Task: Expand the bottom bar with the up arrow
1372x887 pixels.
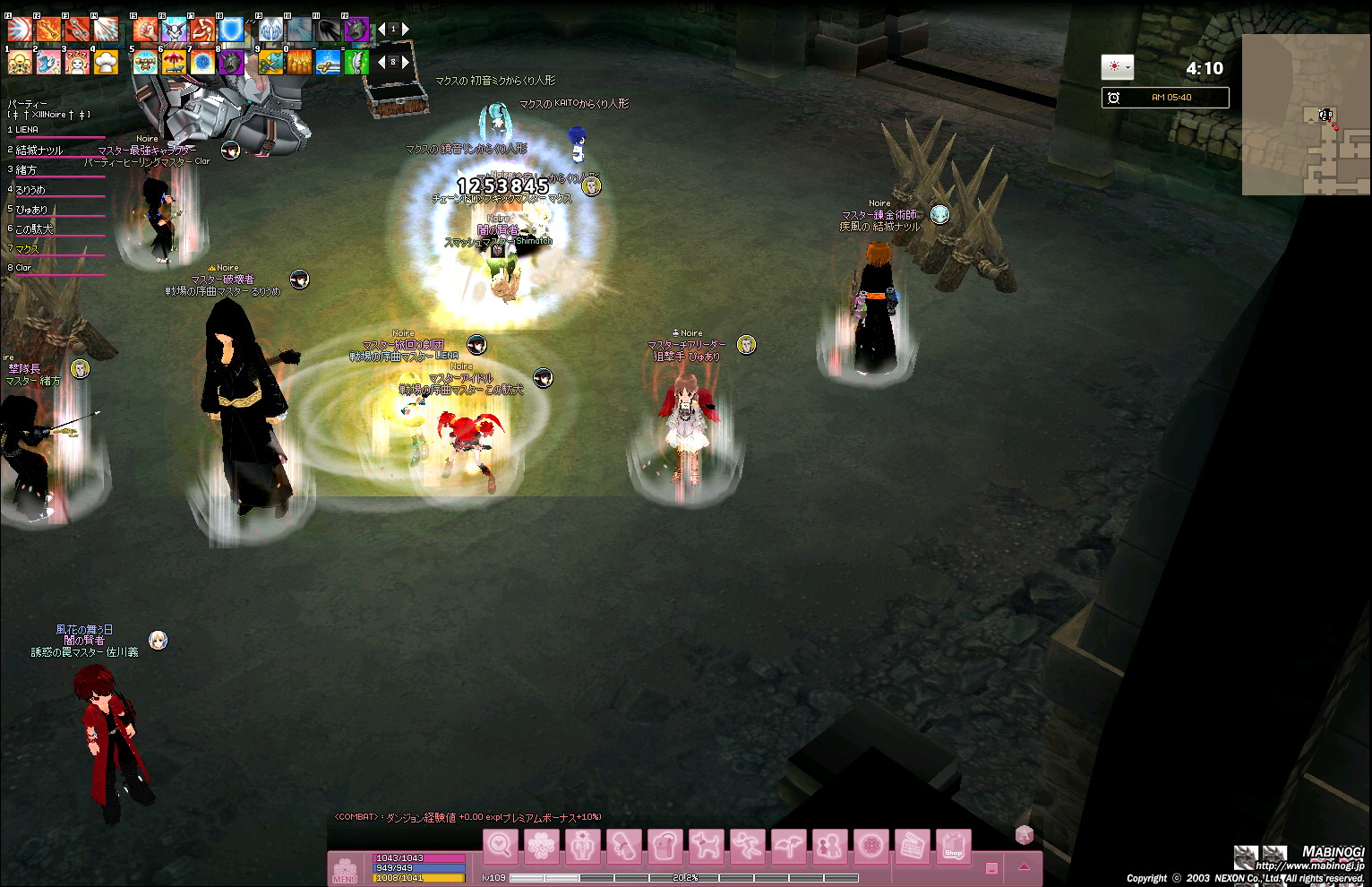Action: pos(1024,867)
